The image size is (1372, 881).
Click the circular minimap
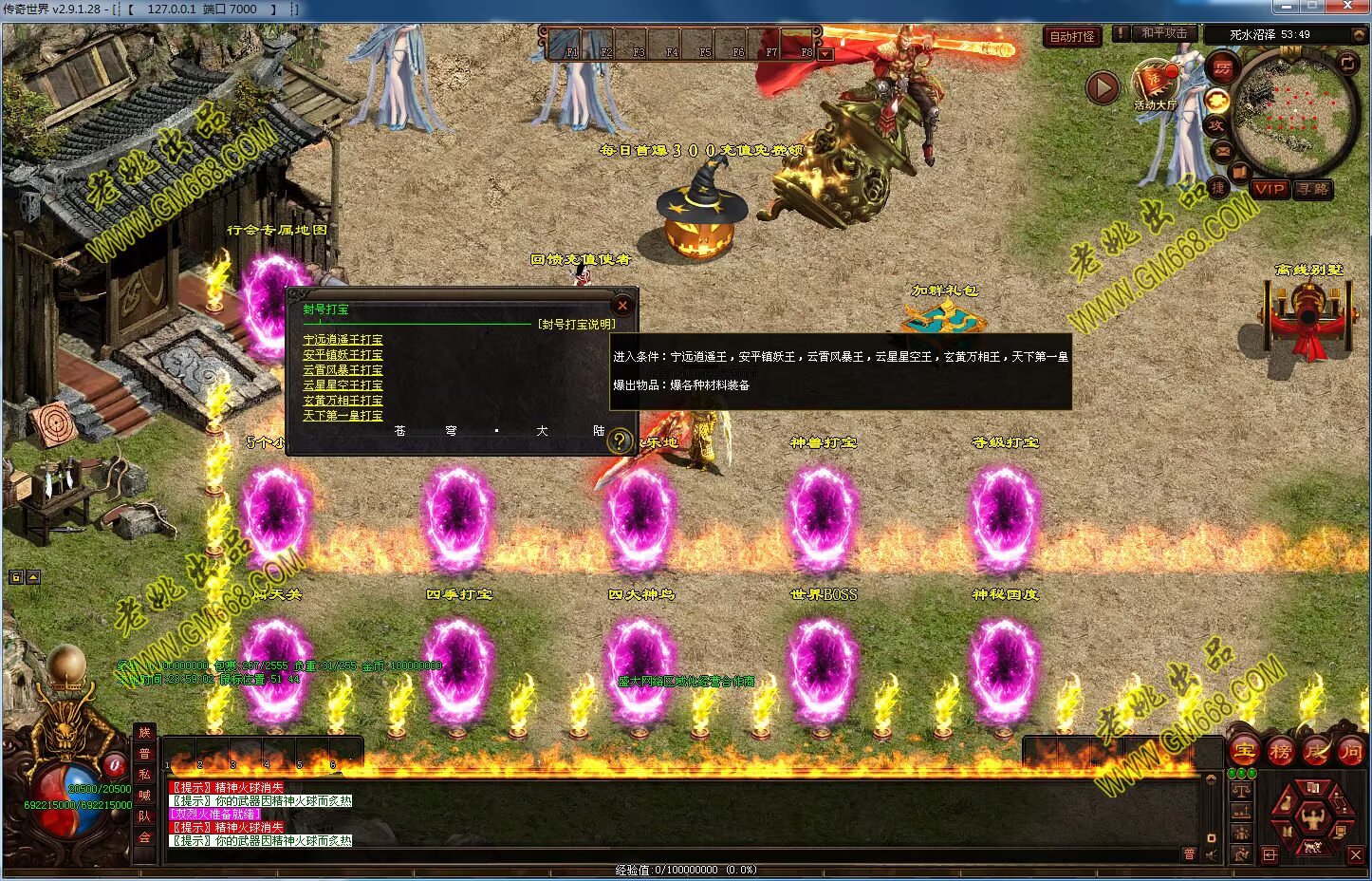[x=1295, y=112]
